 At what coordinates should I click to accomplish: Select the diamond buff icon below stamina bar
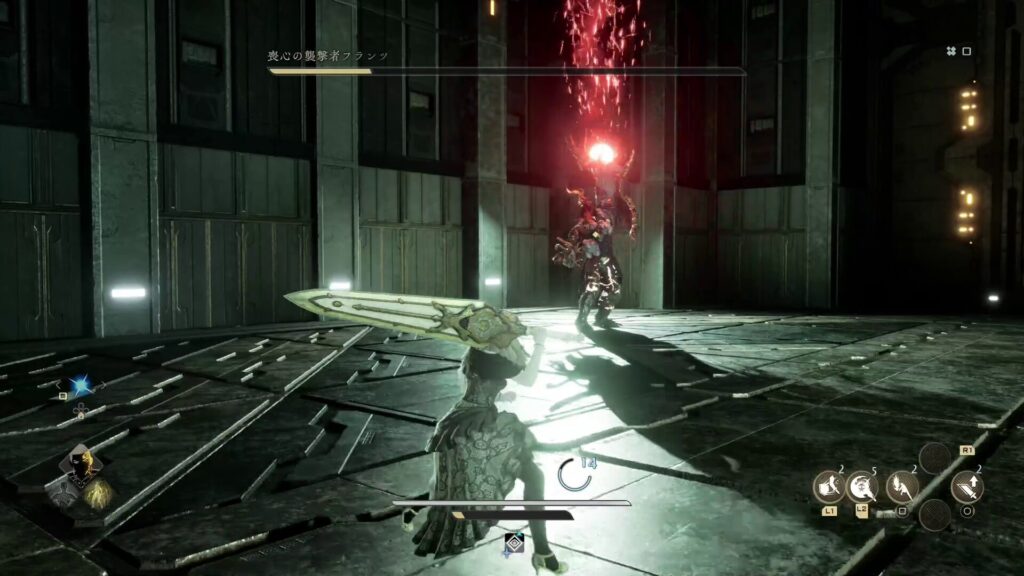pos(513,541)
